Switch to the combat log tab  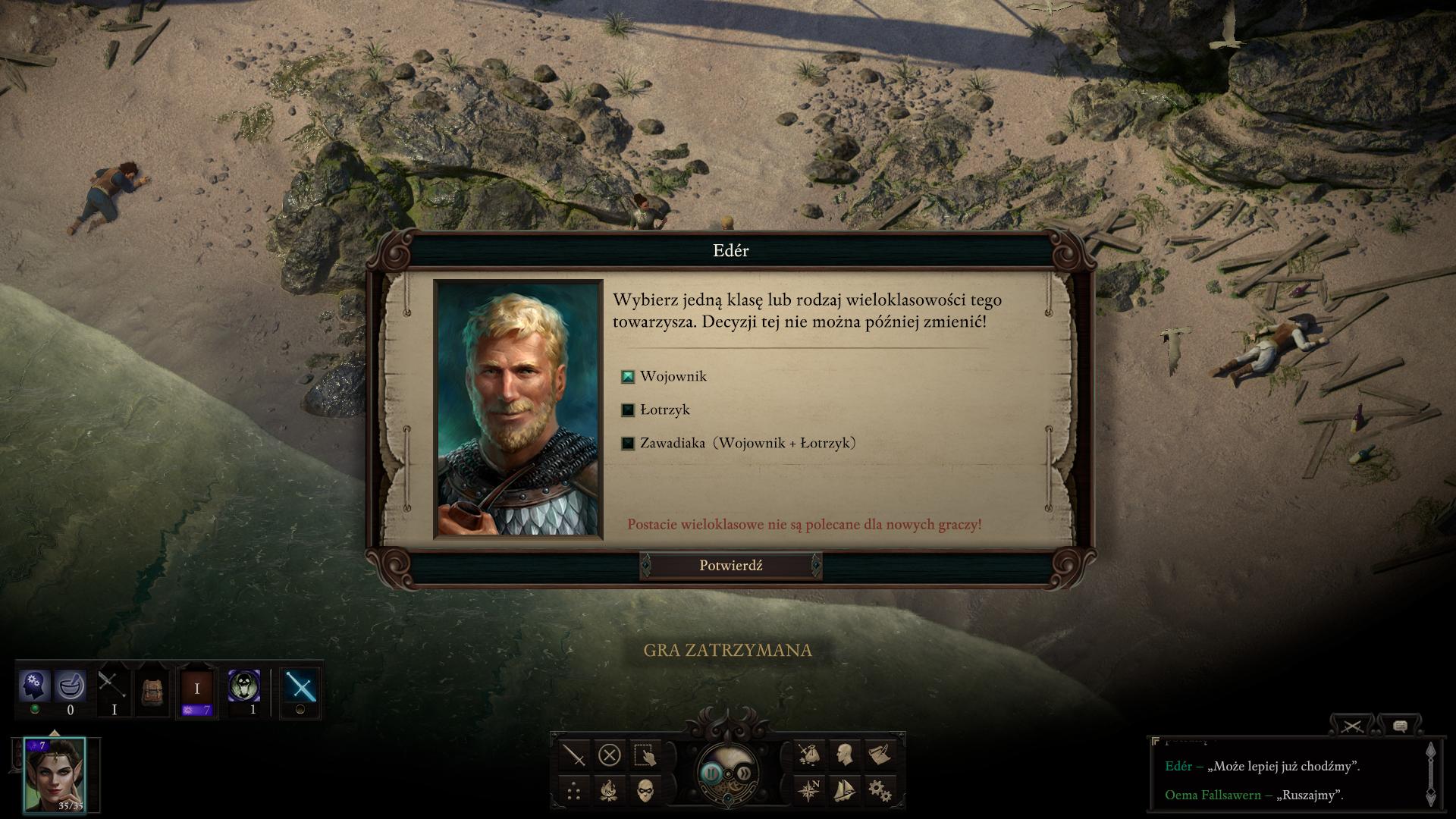point(1352,726)
